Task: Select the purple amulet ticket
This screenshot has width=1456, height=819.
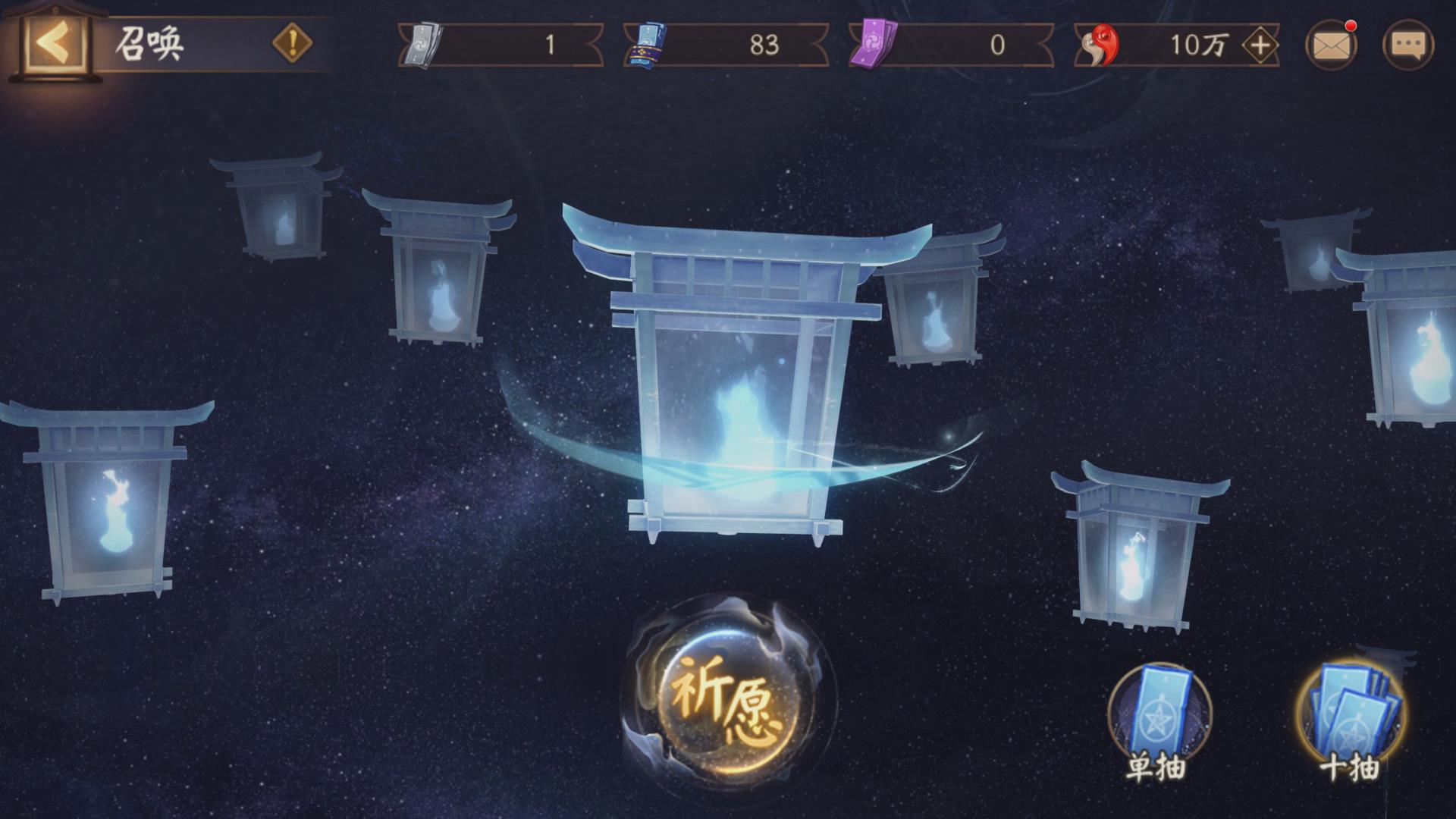Action: [x=872, y=45]
